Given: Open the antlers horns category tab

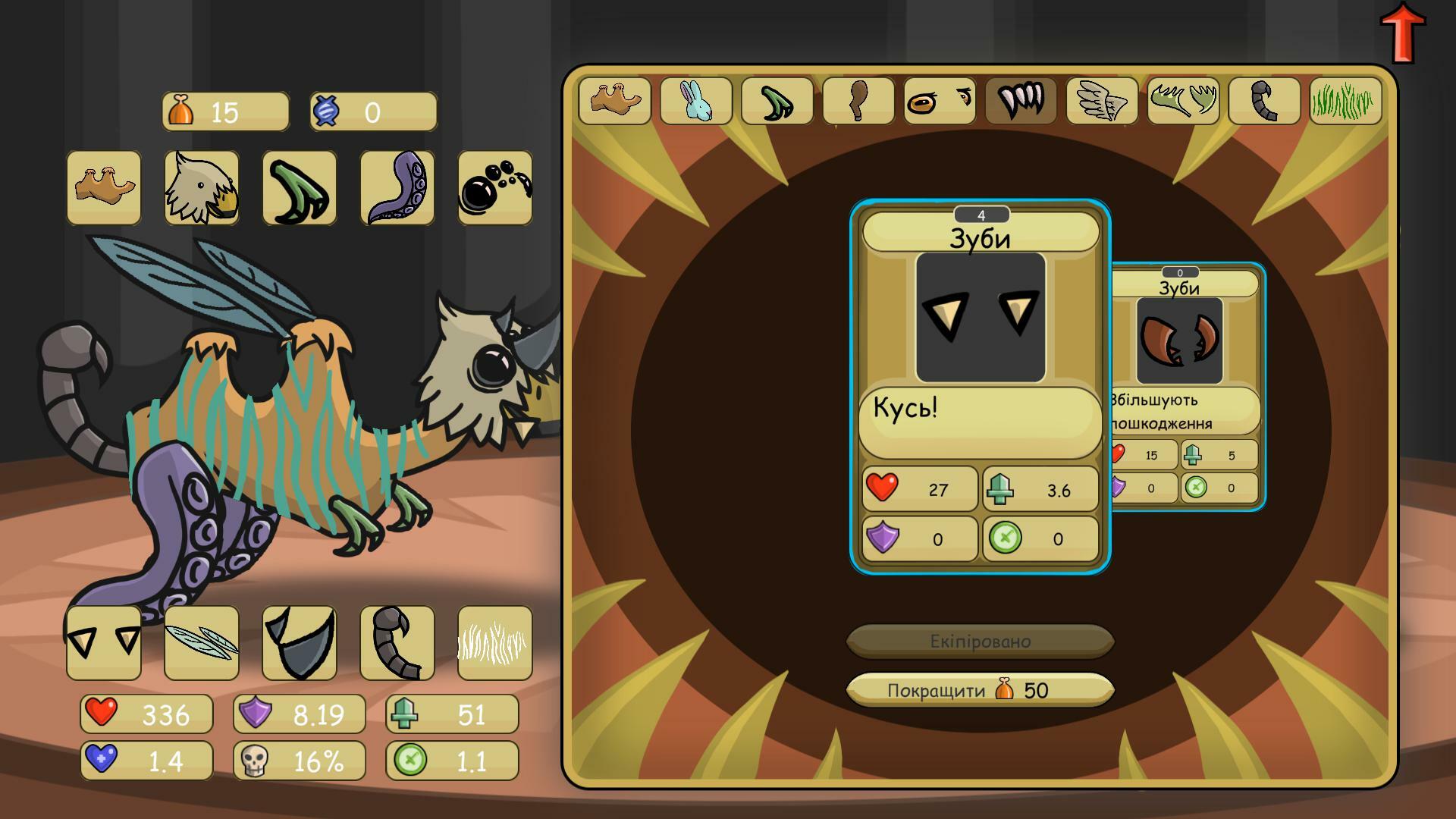Looking at the screenshot, I should 1183,101.
